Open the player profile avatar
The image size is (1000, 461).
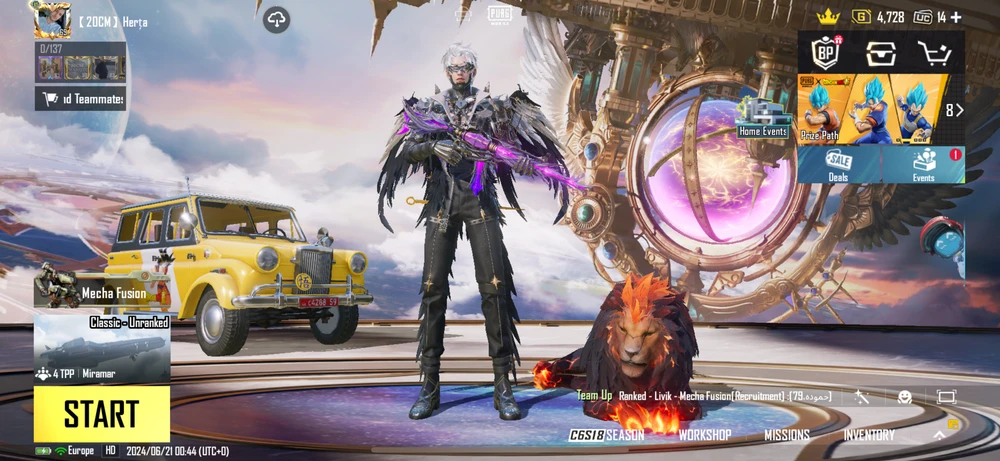coord(52,20)
